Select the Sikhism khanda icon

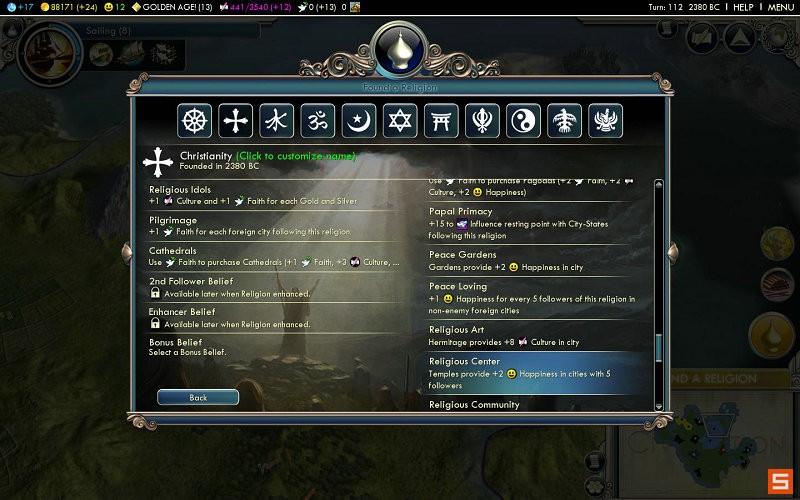(x=482, y=121)
